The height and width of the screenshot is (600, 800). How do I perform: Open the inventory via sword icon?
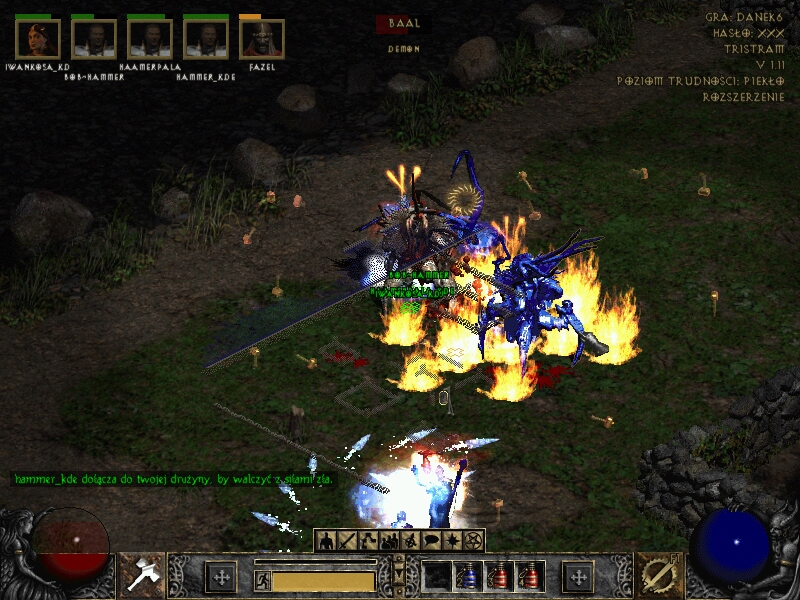coord(347,541)
